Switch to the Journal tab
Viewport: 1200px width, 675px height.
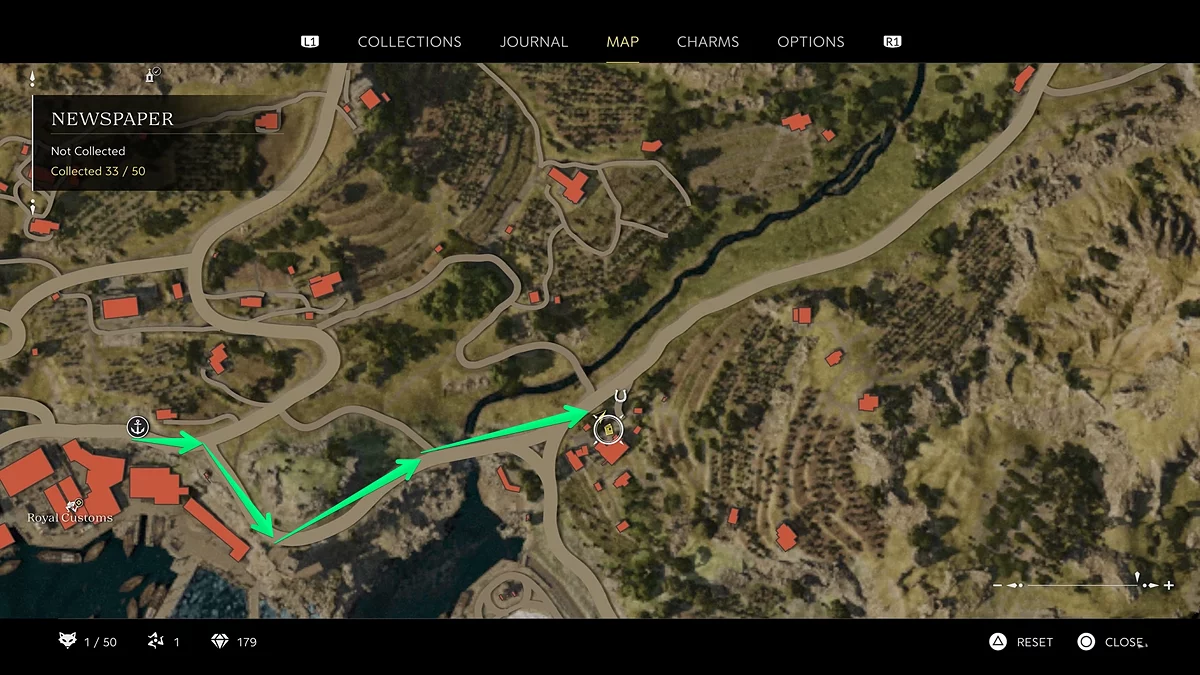[x=533, y=42]
